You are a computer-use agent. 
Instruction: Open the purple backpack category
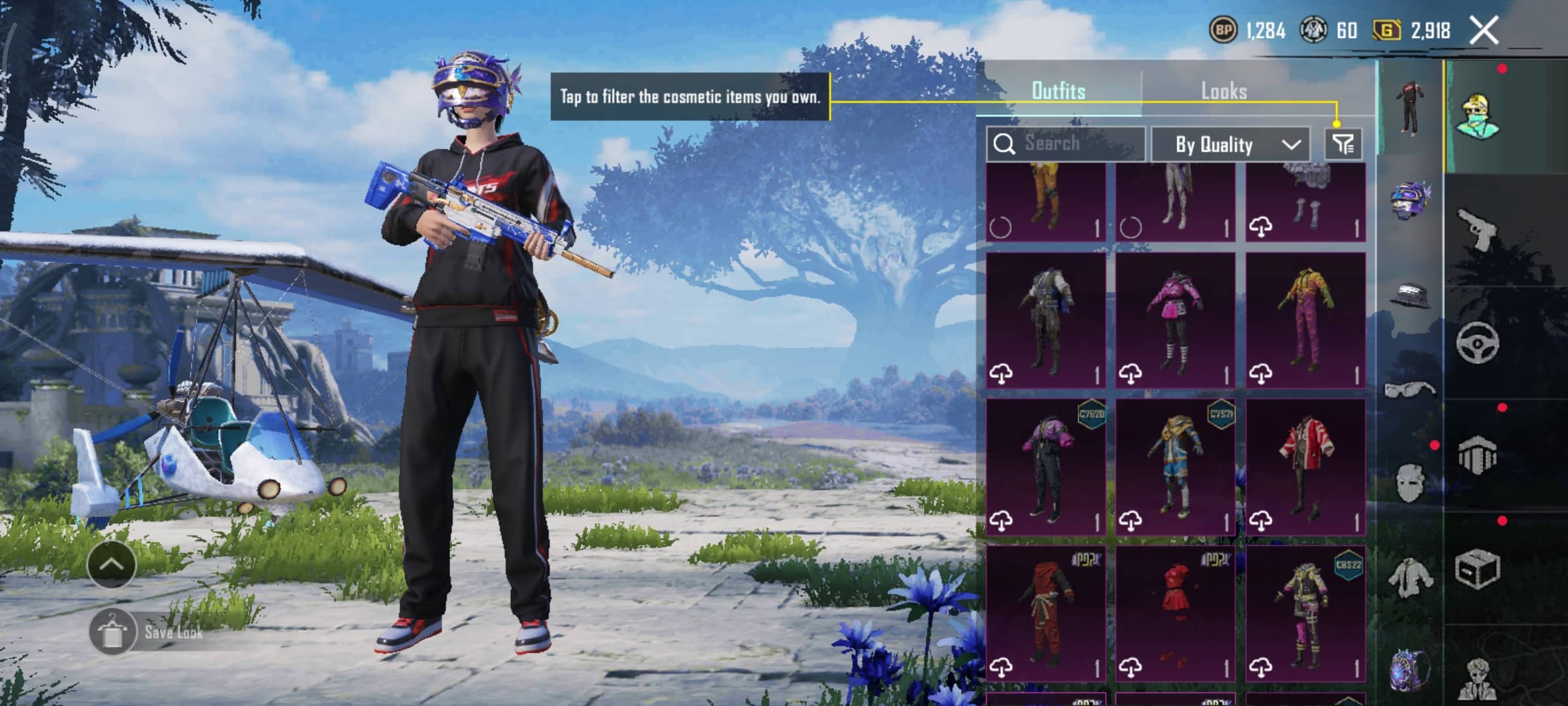point(1410,670)
